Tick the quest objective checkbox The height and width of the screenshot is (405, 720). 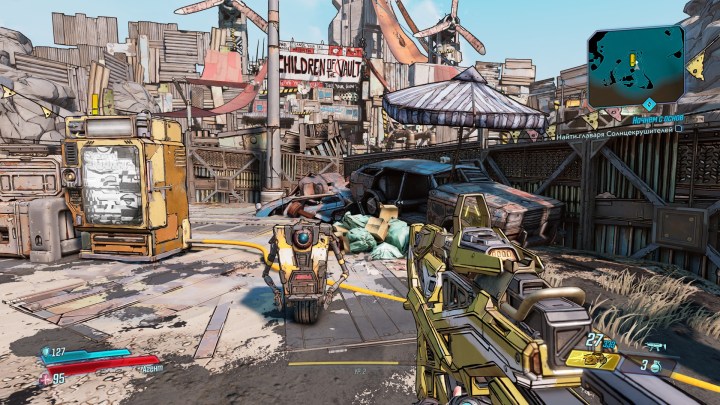(x=678, y=129)
